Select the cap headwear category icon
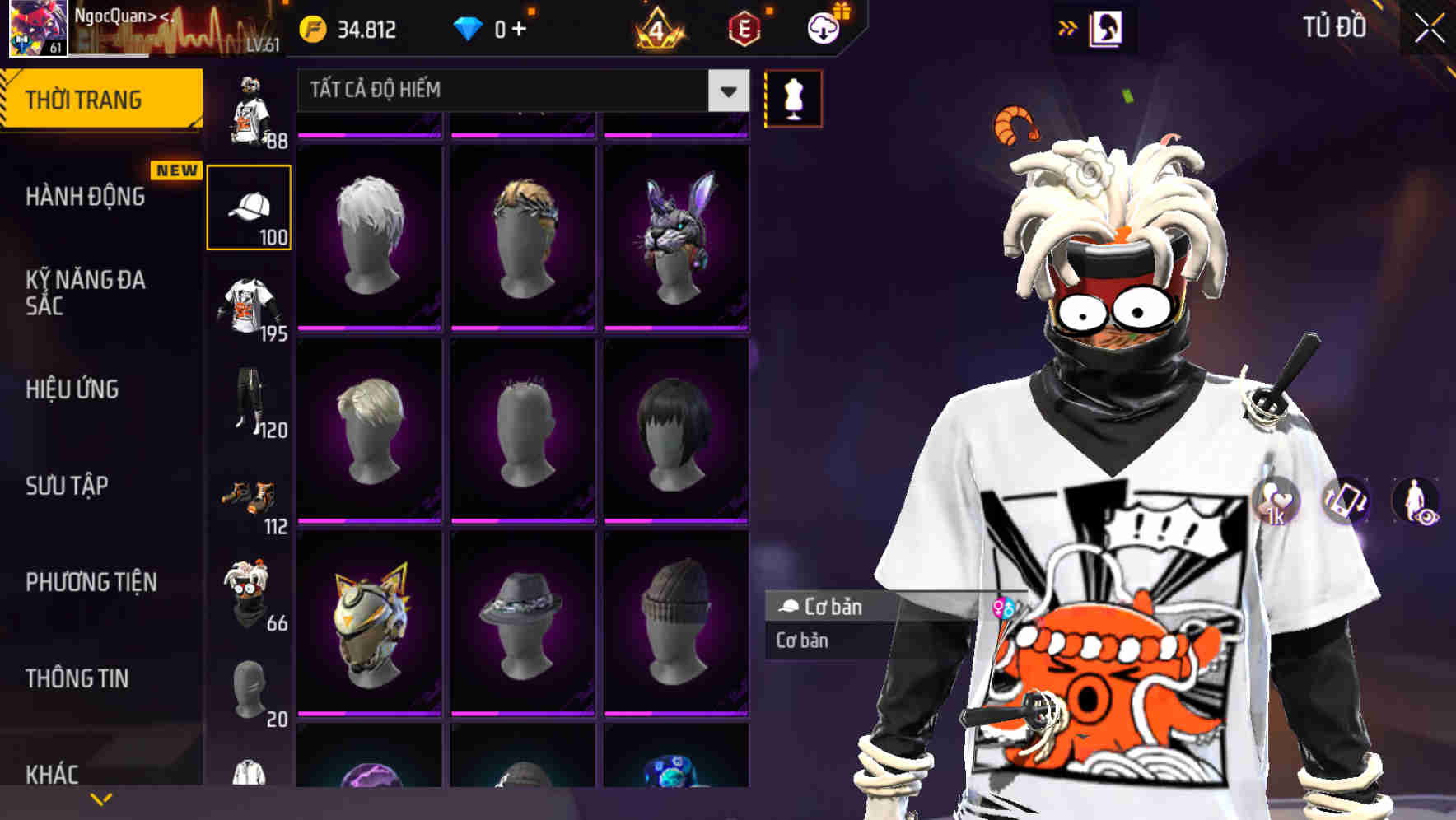Viewport: 1456px width, 820px height. [x=248, y=204]
